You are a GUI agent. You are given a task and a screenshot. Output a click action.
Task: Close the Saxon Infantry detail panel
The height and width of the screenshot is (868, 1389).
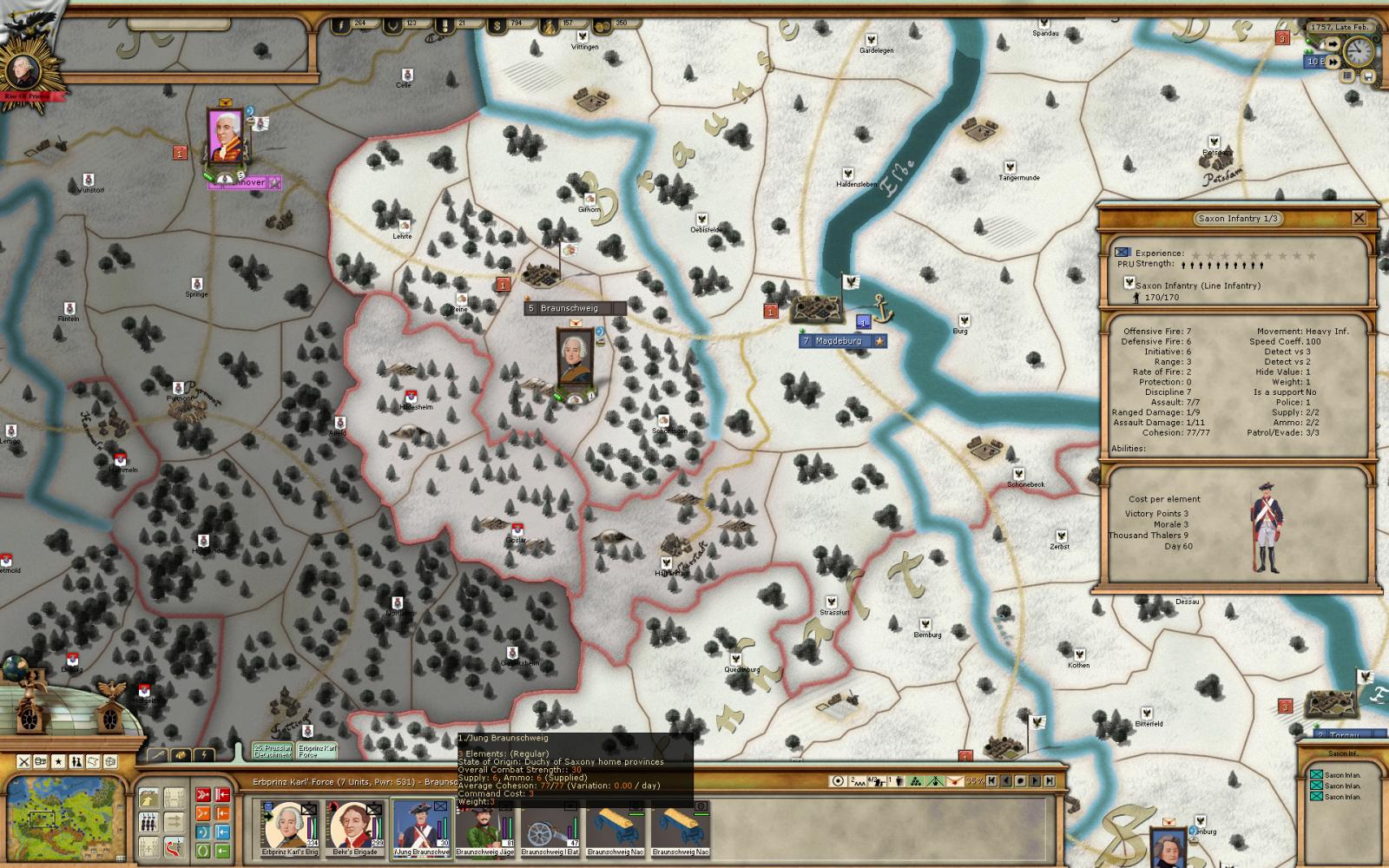[1359, 219]
